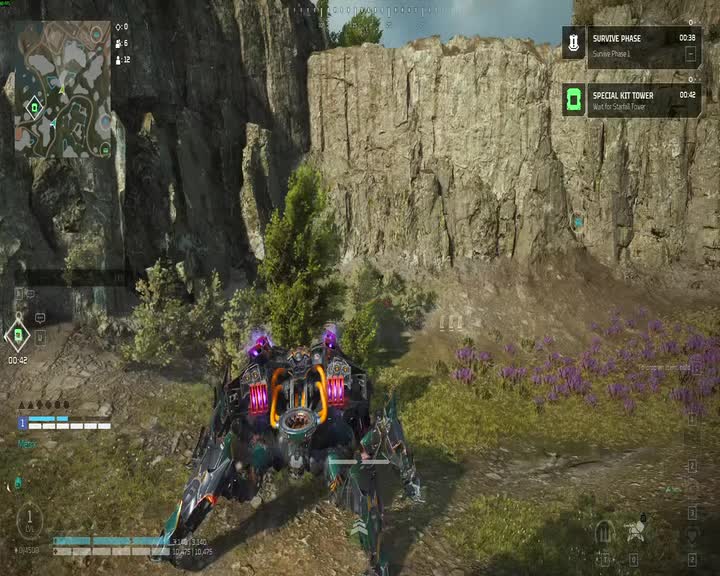Click the circular numbered gauge at bottom-left

[x=30, y=519]
